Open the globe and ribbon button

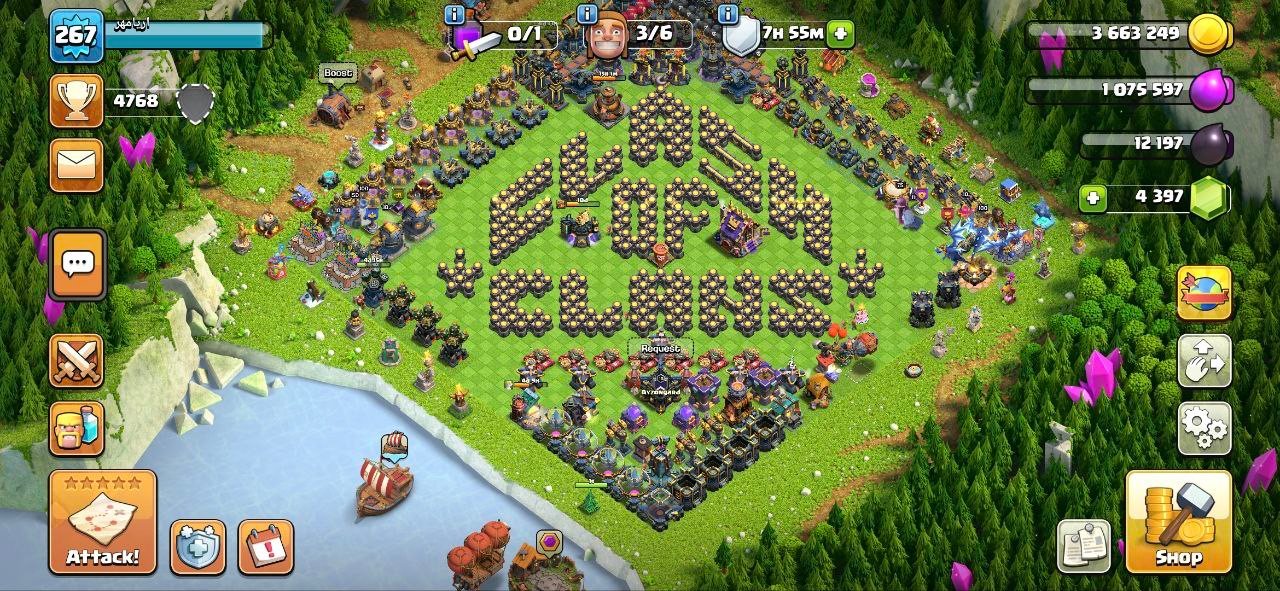(x=1204, y=293)
